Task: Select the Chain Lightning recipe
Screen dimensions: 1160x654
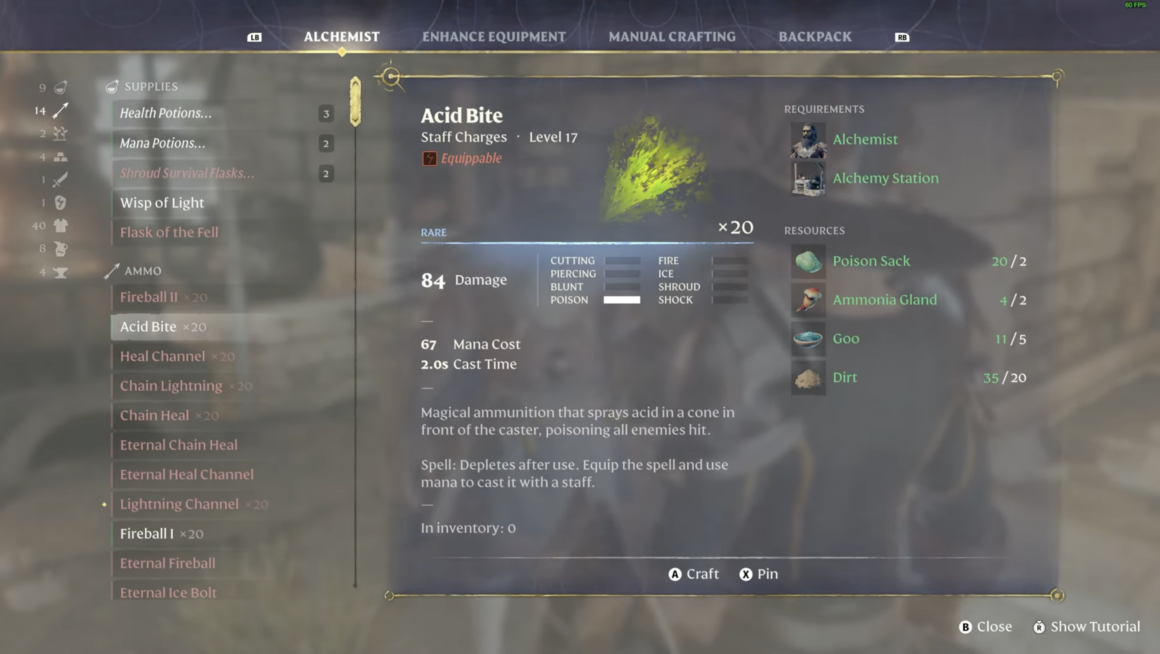Action: [x=171, y=386]
